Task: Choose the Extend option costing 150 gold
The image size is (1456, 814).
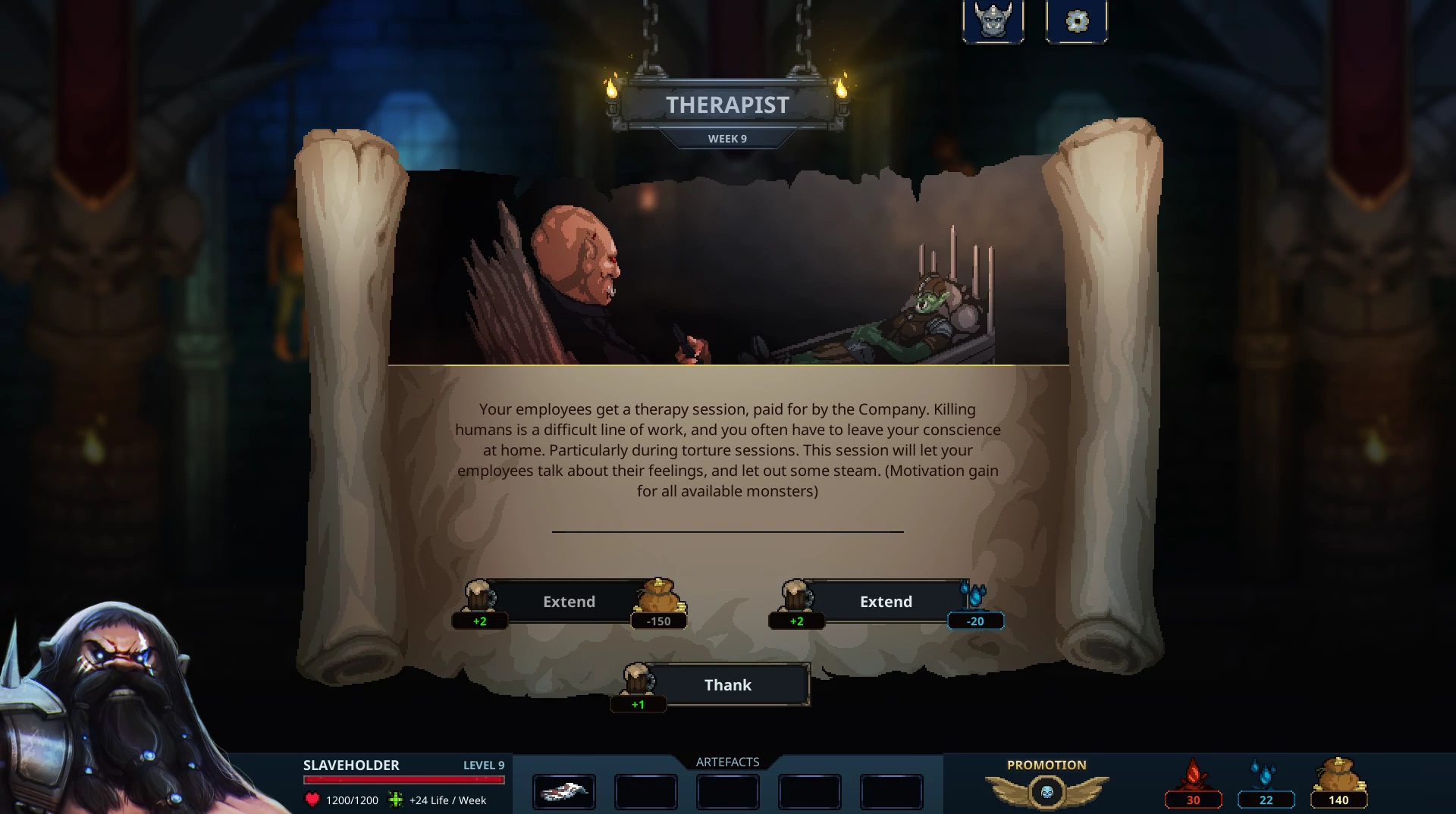Action: coord(569,602)
